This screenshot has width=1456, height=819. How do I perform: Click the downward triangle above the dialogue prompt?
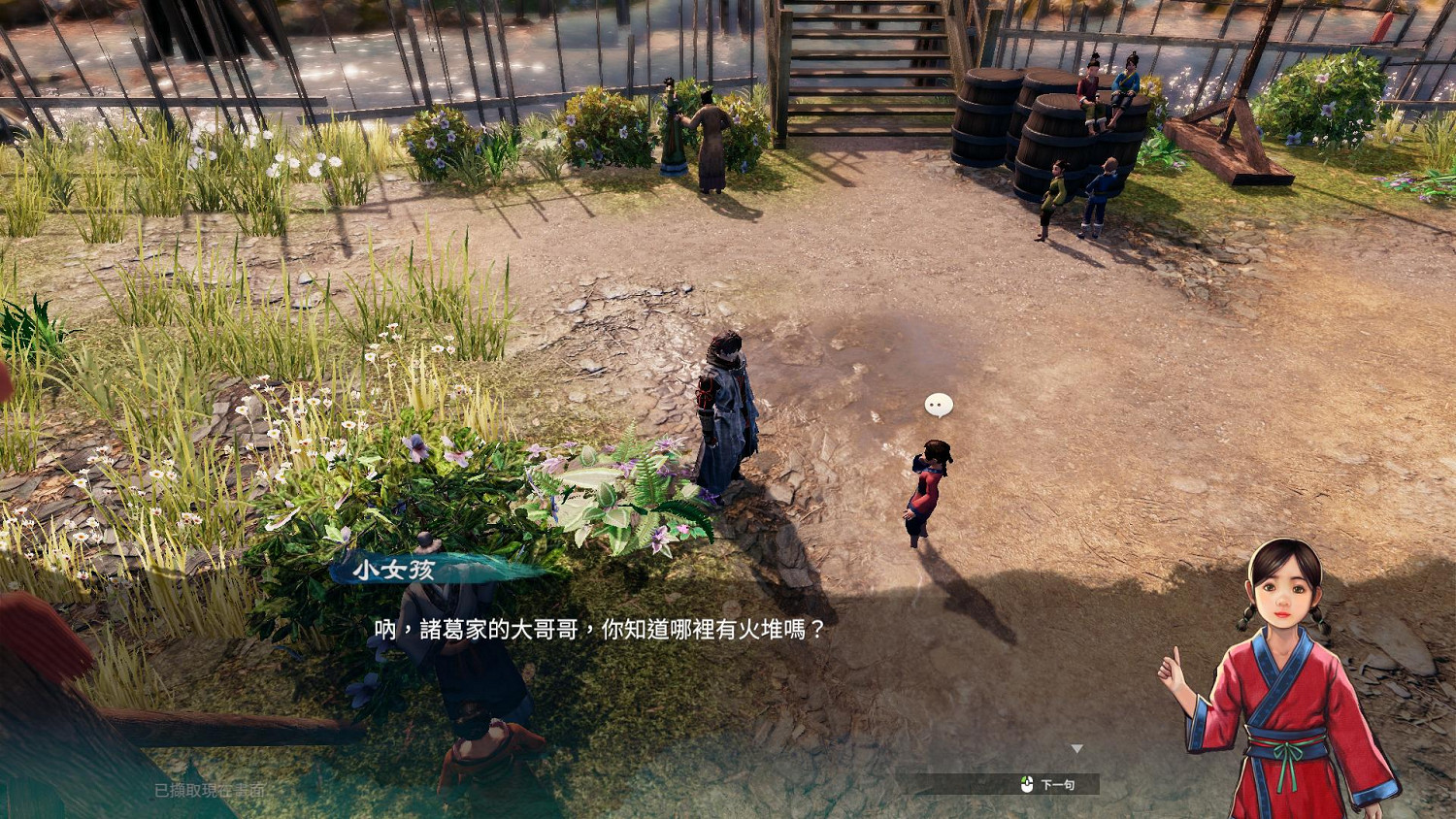1077,747
